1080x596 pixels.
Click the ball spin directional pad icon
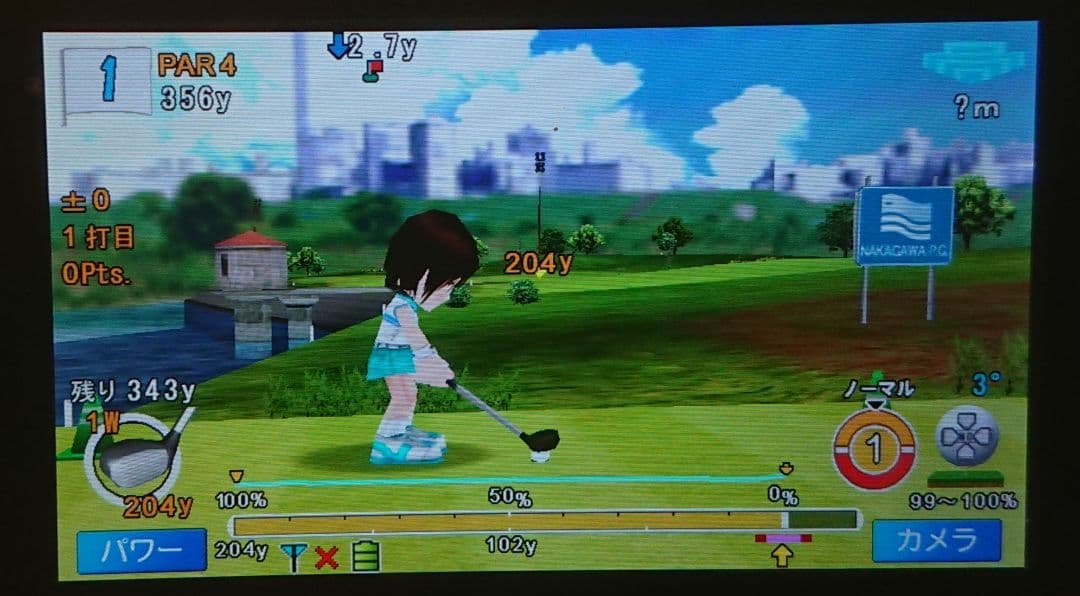click(x=966, y=436)
